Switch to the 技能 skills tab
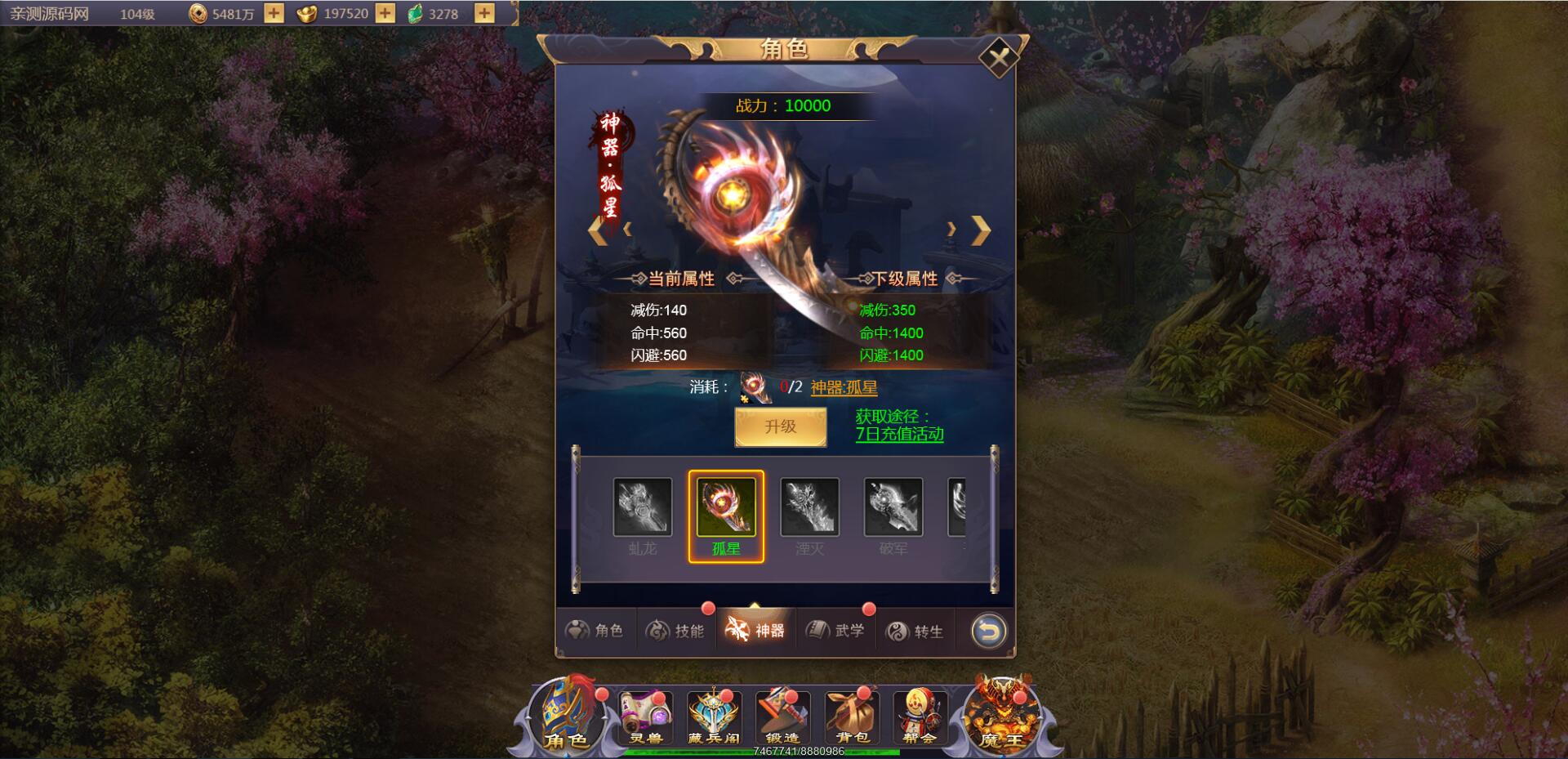1568x759 pixels. (678, 629)
